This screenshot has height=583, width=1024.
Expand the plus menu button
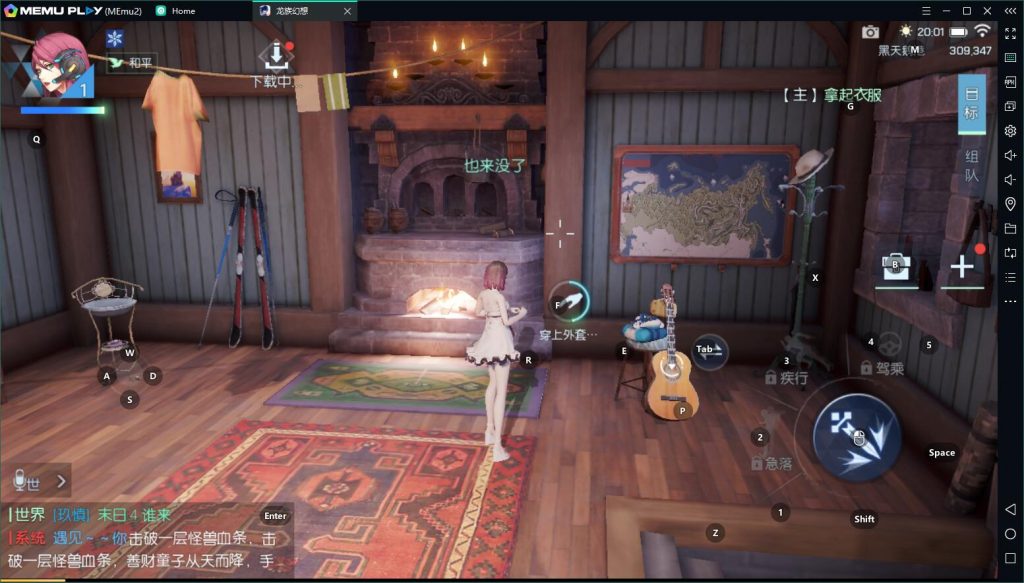pyautogui.click(x=961, y=266)
